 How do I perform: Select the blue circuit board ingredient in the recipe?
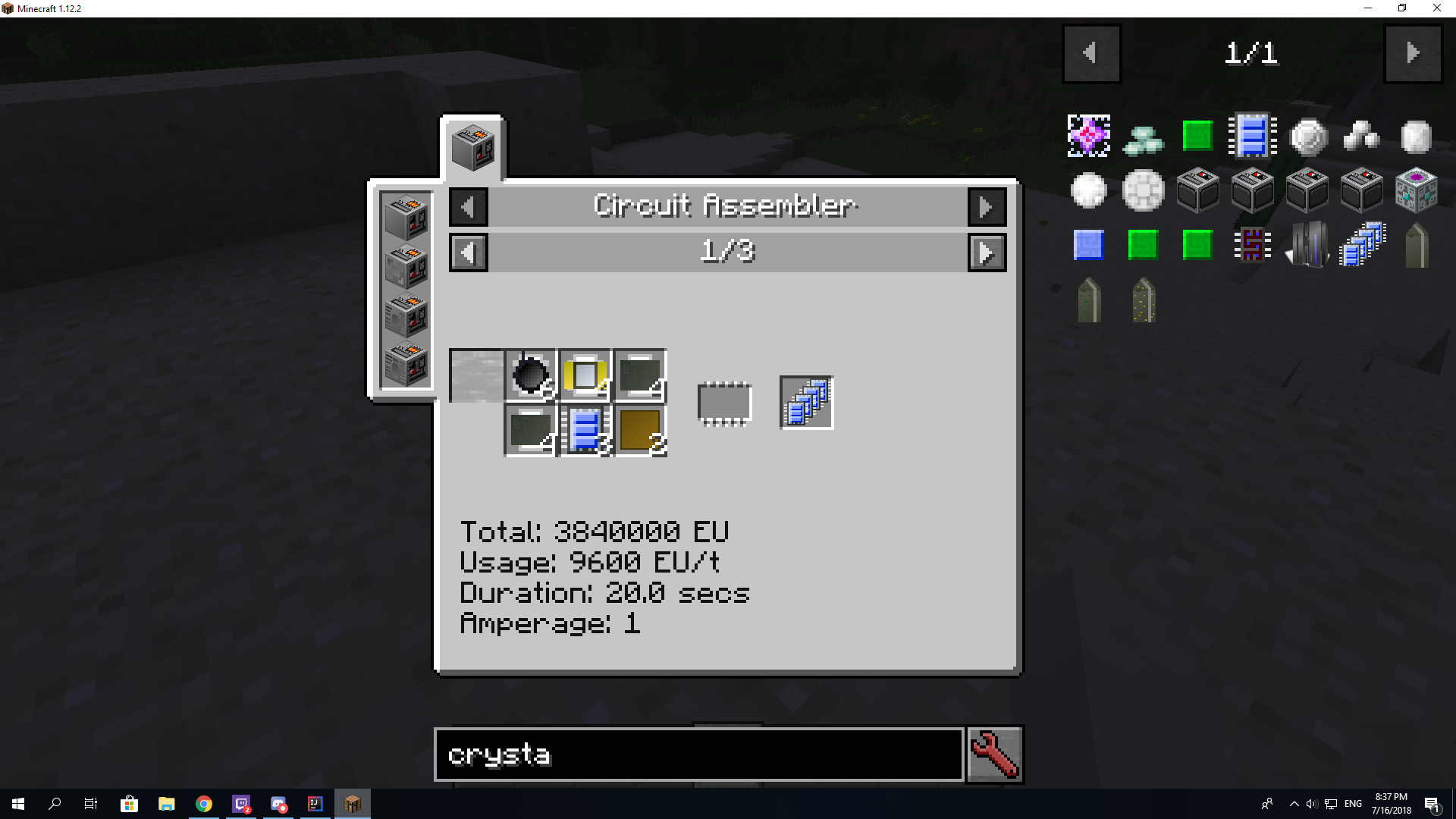(x=584, y=428)
